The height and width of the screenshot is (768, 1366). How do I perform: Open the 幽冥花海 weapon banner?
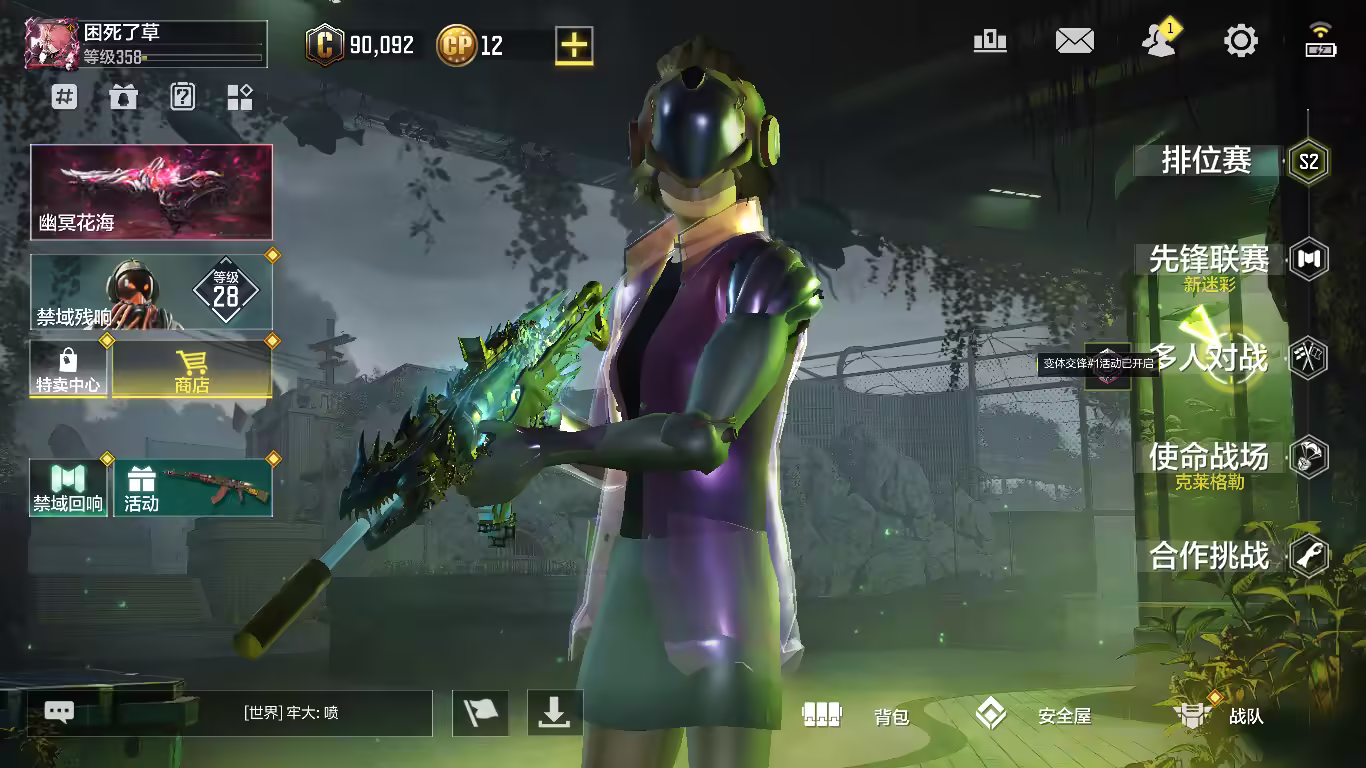[x=151, y=192]
